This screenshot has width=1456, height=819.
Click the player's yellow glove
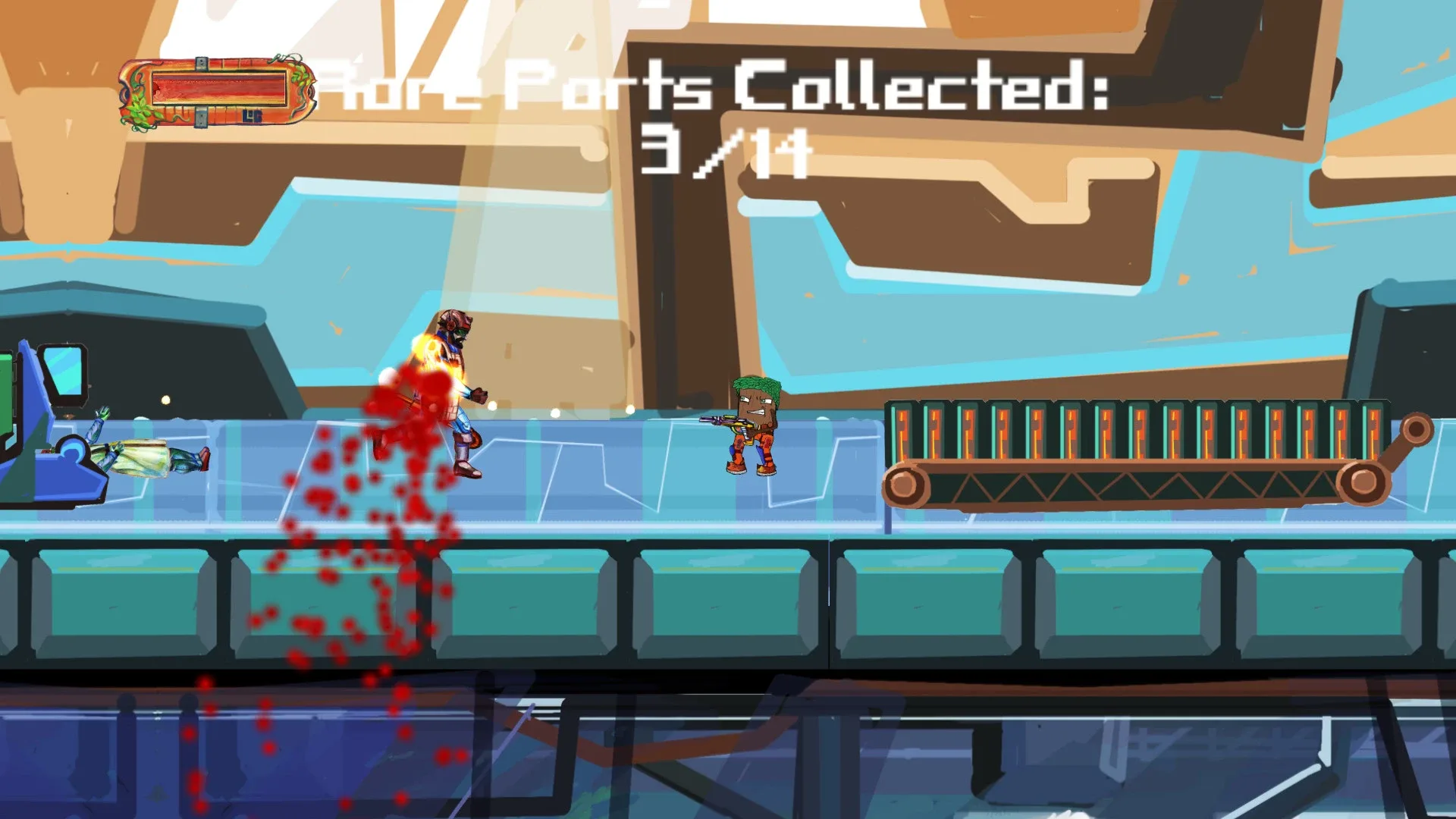479,394
